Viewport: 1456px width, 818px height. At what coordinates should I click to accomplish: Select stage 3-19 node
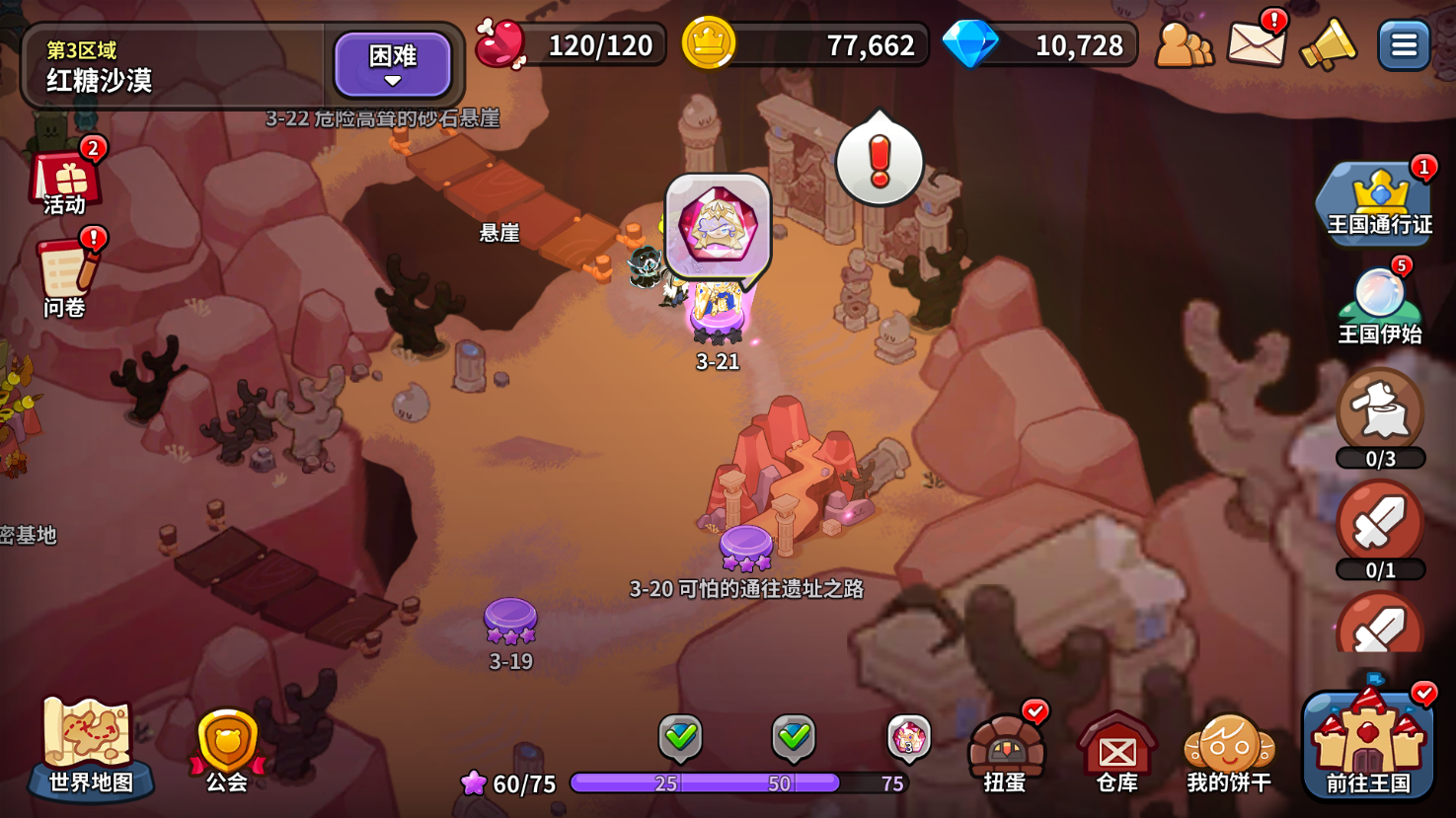click(x=510, y=622)
